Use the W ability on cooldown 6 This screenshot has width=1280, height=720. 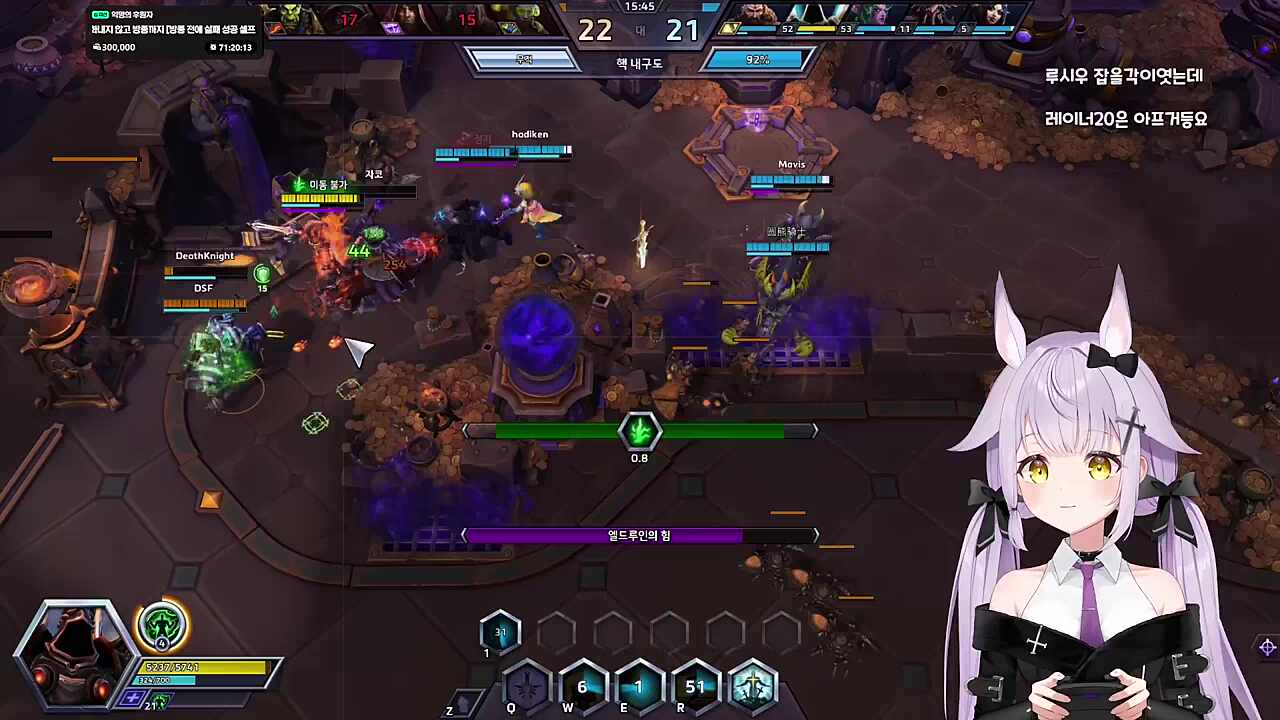(583, 687)
